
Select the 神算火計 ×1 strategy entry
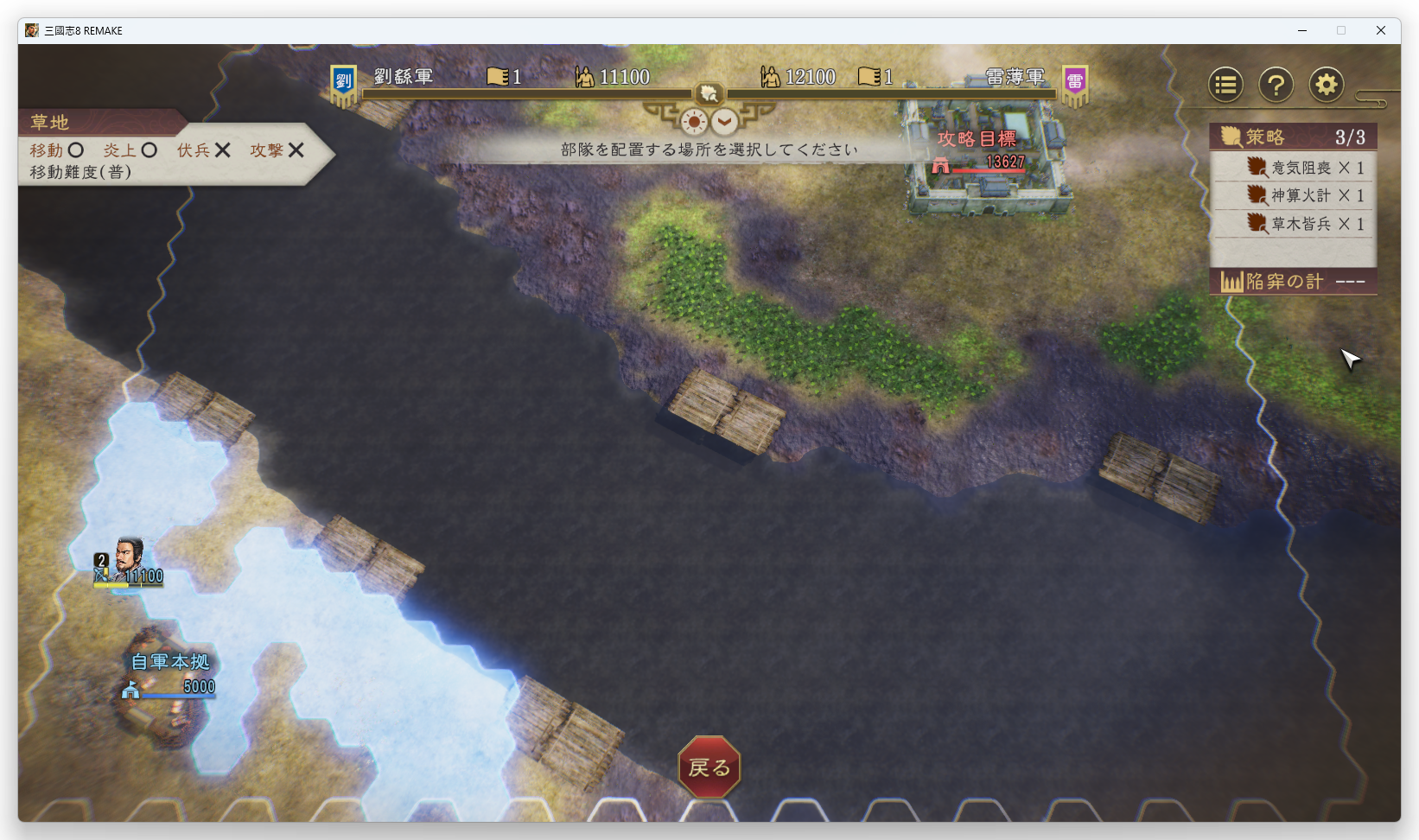tap(1305, 195)
